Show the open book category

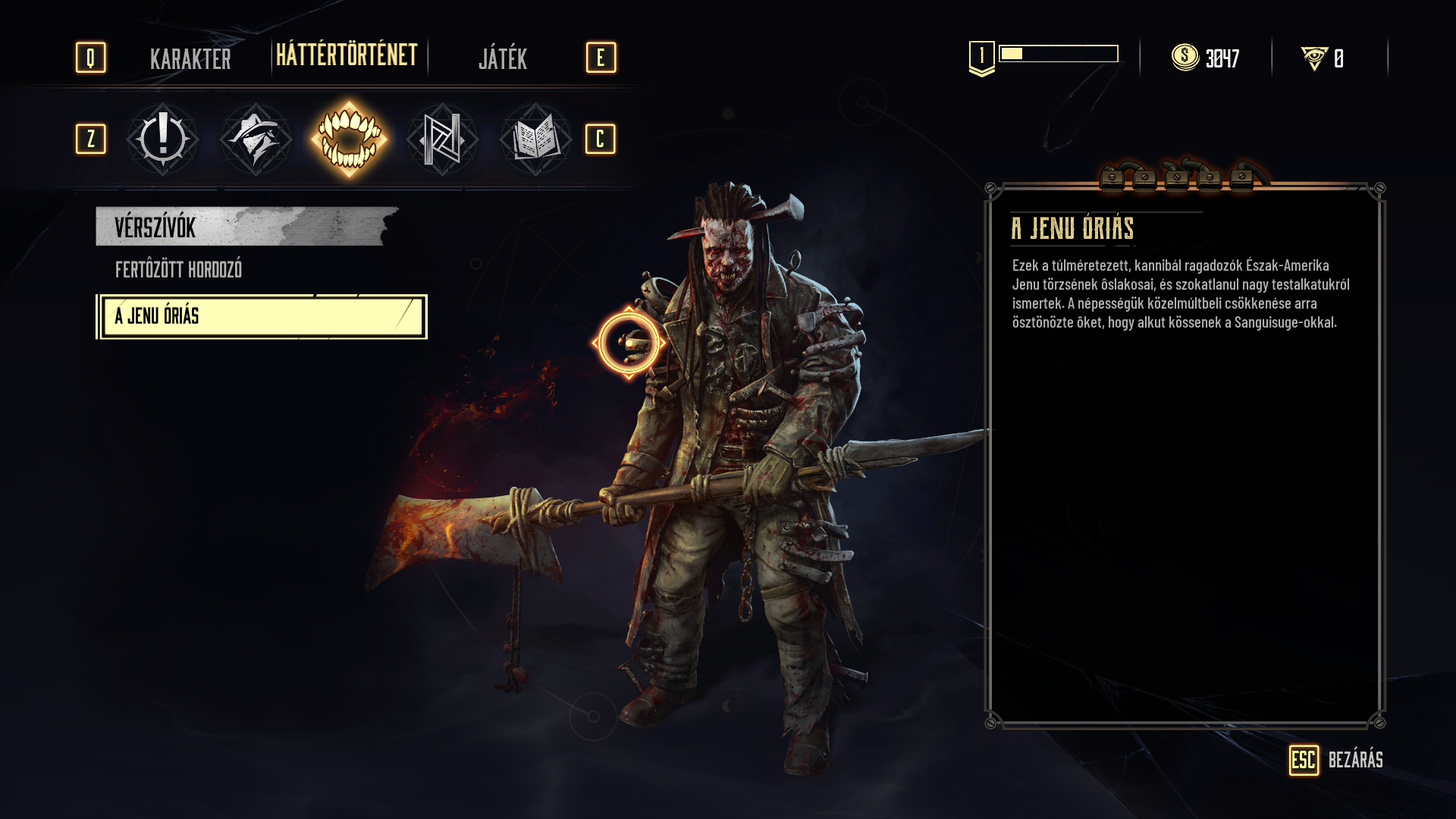(x=535, y=140)
